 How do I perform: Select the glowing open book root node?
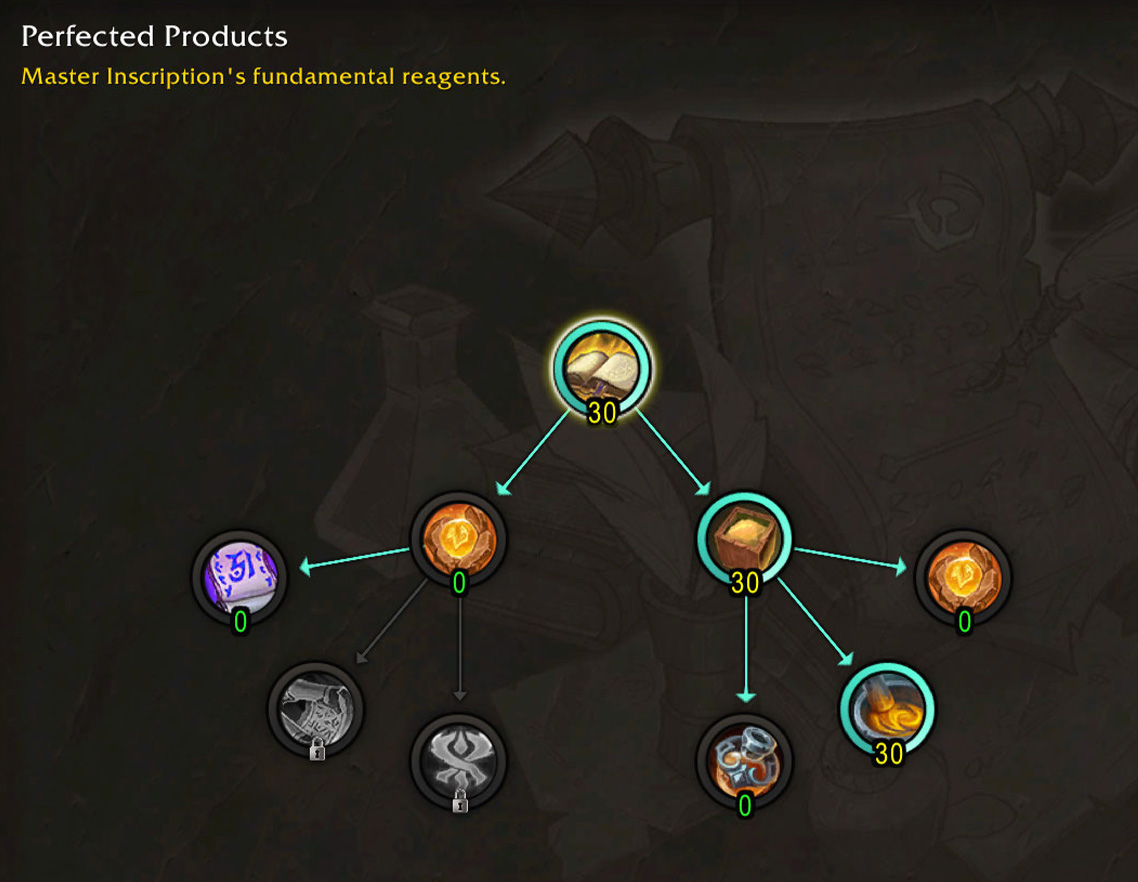click(x=602, y=368)
